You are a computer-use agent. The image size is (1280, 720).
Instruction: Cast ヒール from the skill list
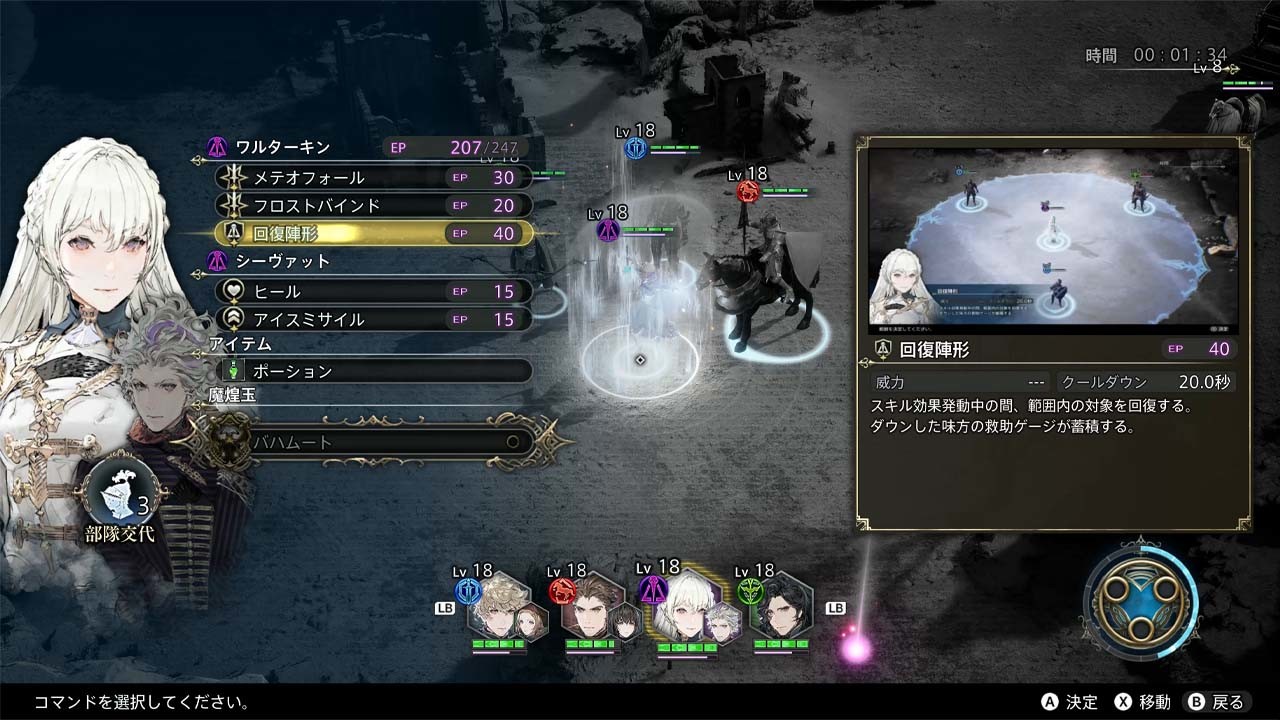click(374, 291)
